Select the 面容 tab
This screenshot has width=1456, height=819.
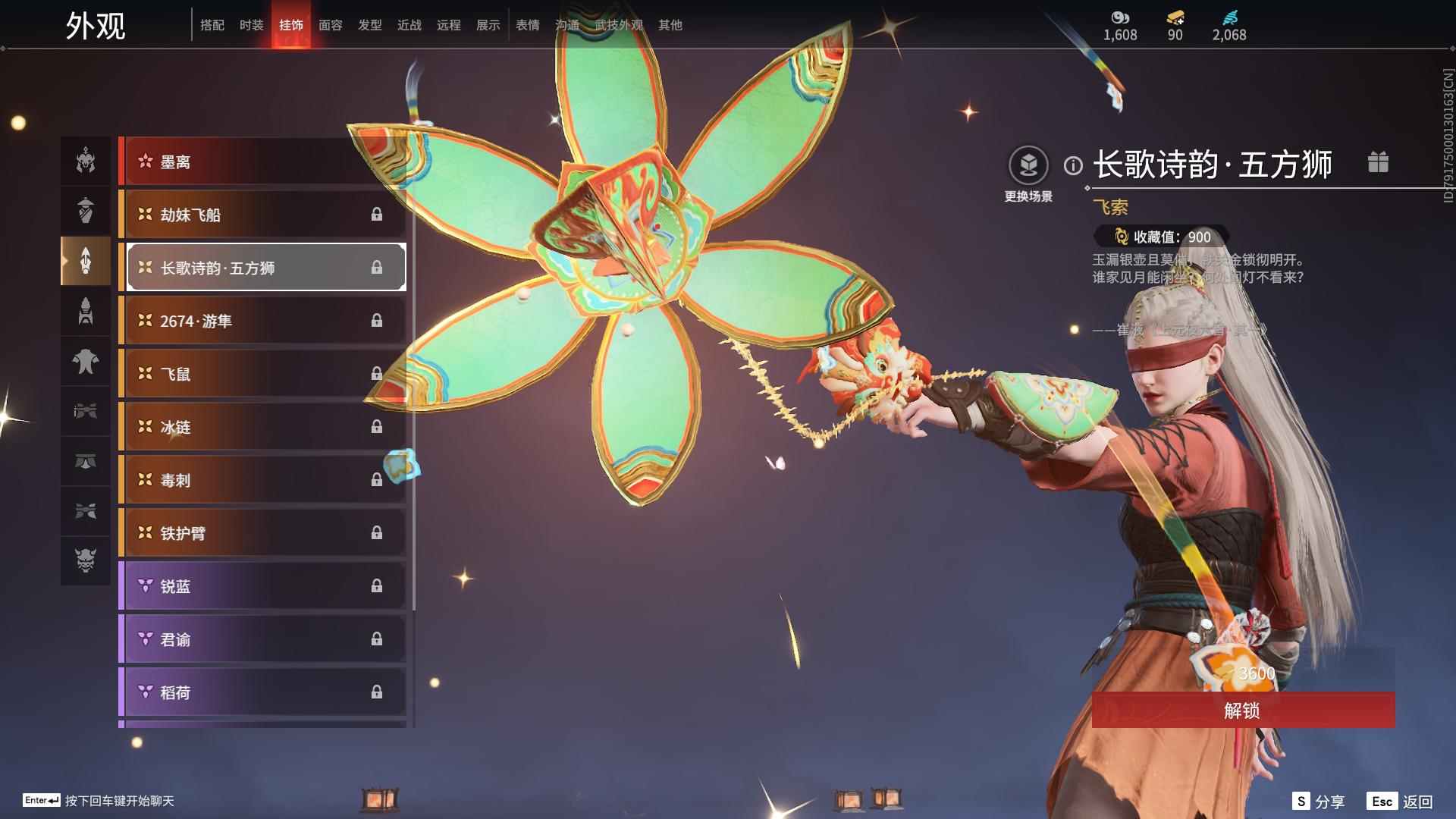pyautogui.click(x=330, y=25)
